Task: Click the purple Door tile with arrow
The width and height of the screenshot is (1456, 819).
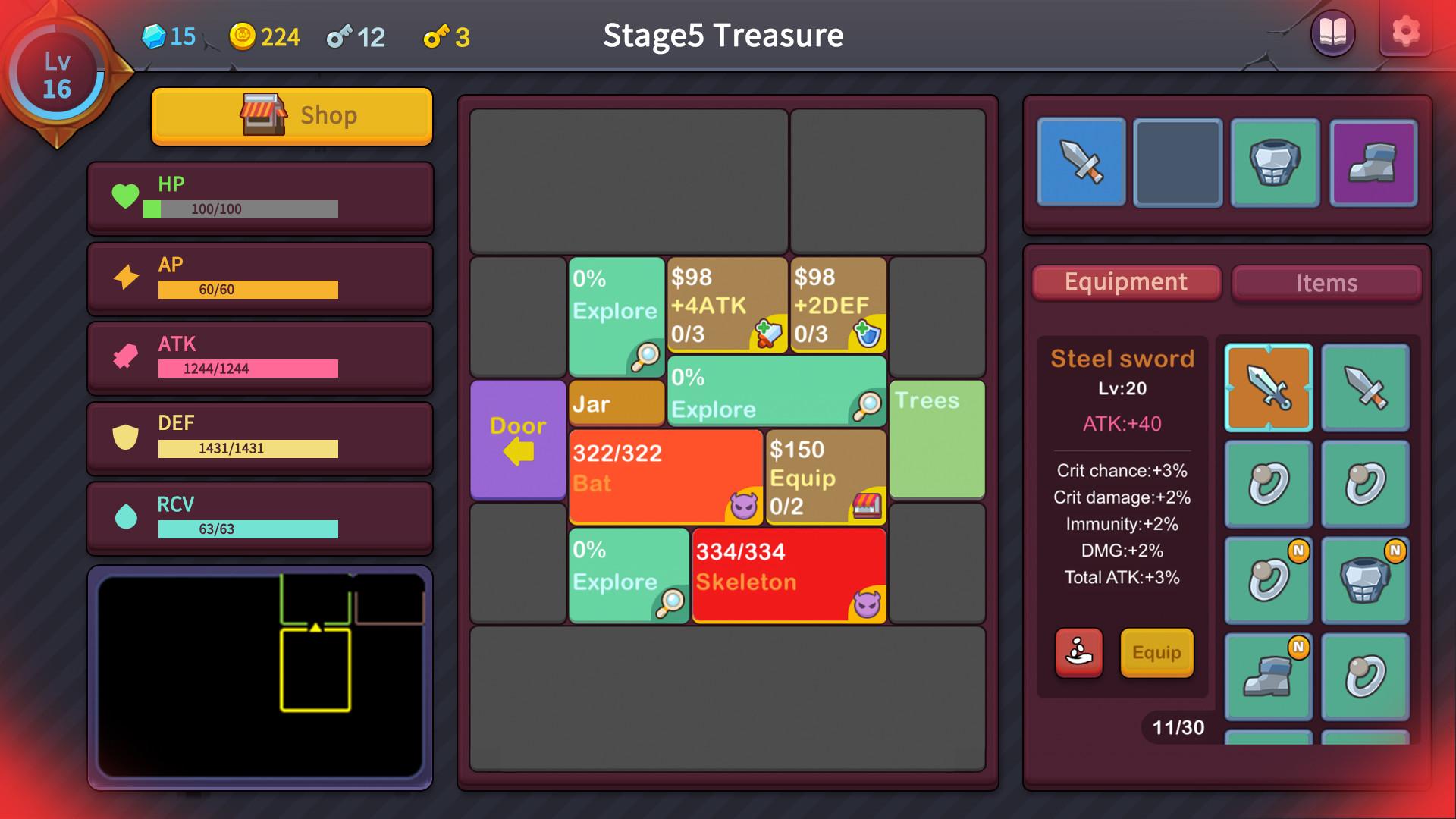Action: click(517, 441)
